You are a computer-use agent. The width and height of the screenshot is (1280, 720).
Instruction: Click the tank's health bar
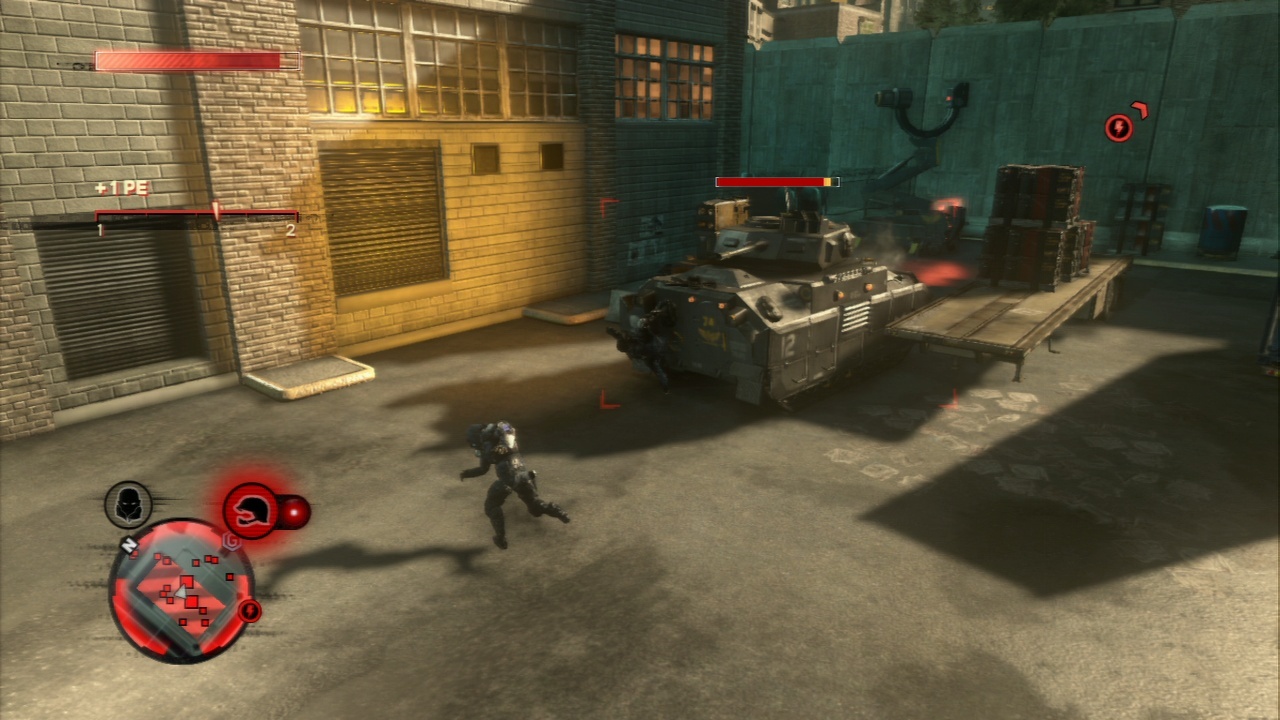[777, 183]
